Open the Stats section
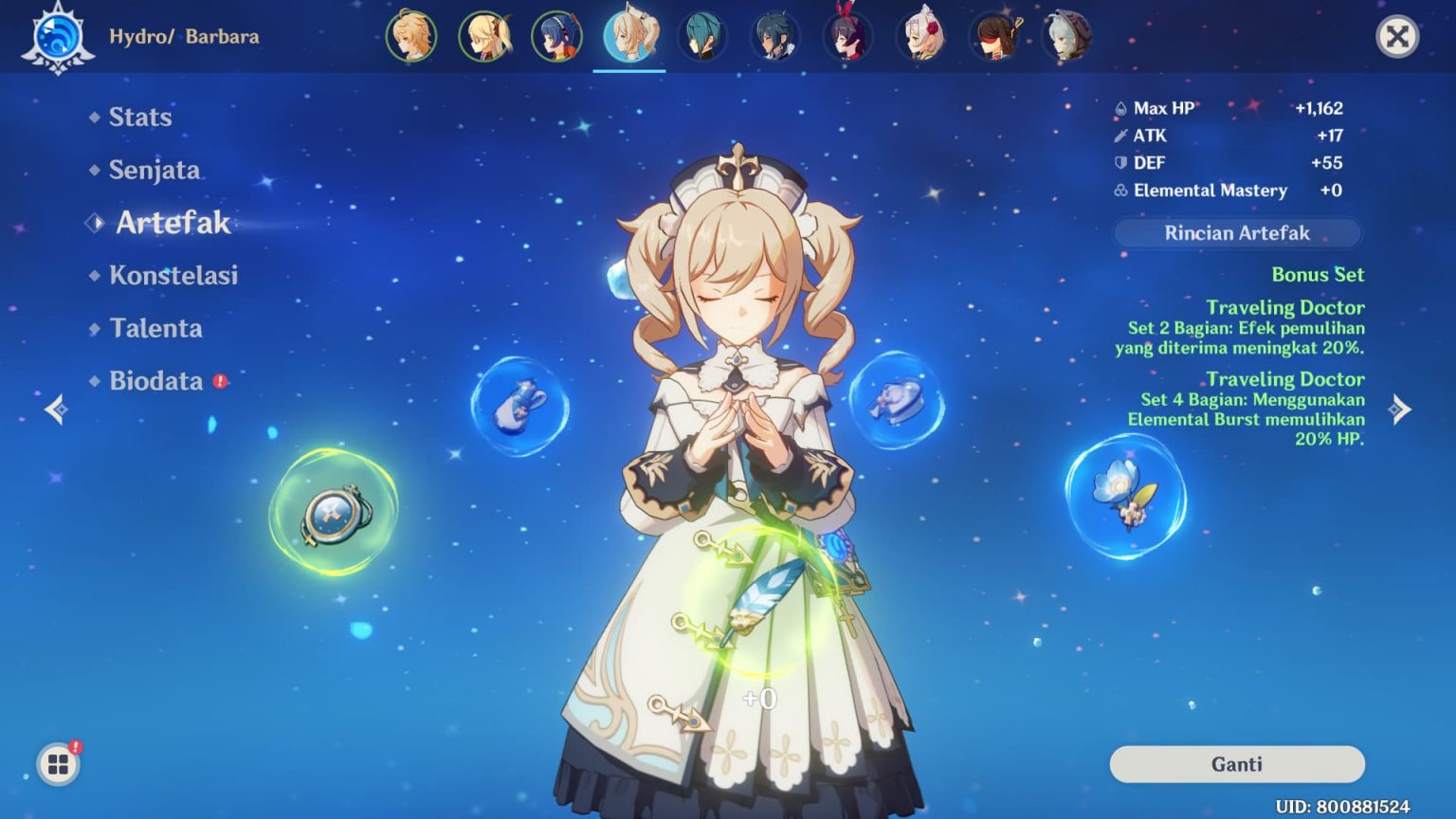 (x=140, y=117)
